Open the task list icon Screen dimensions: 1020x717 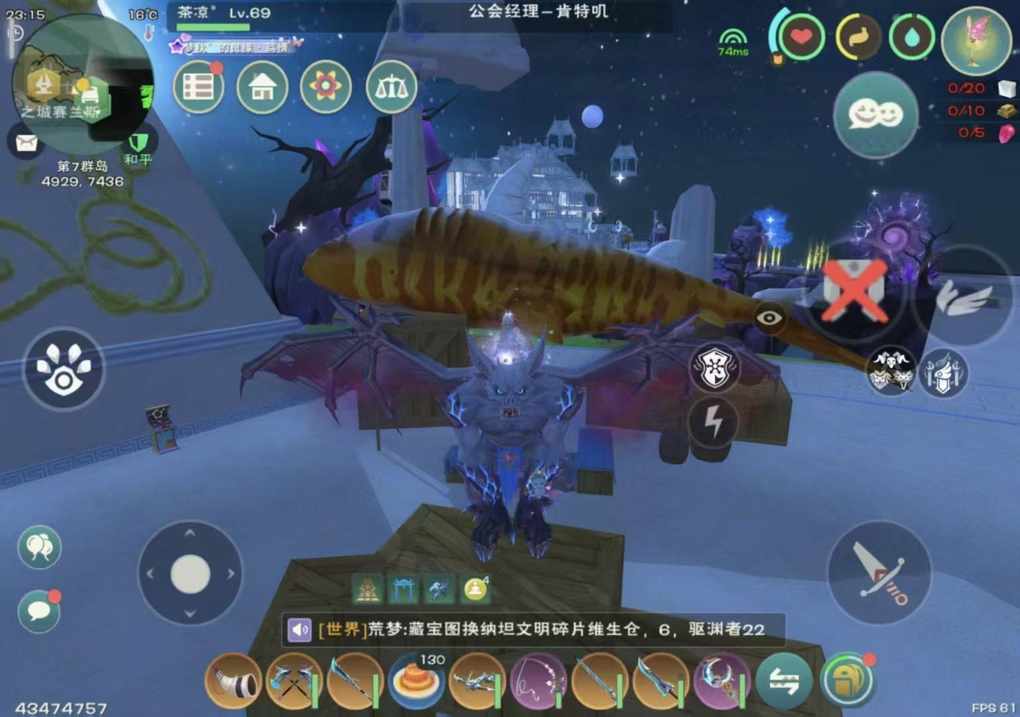(x=198, y=87)
